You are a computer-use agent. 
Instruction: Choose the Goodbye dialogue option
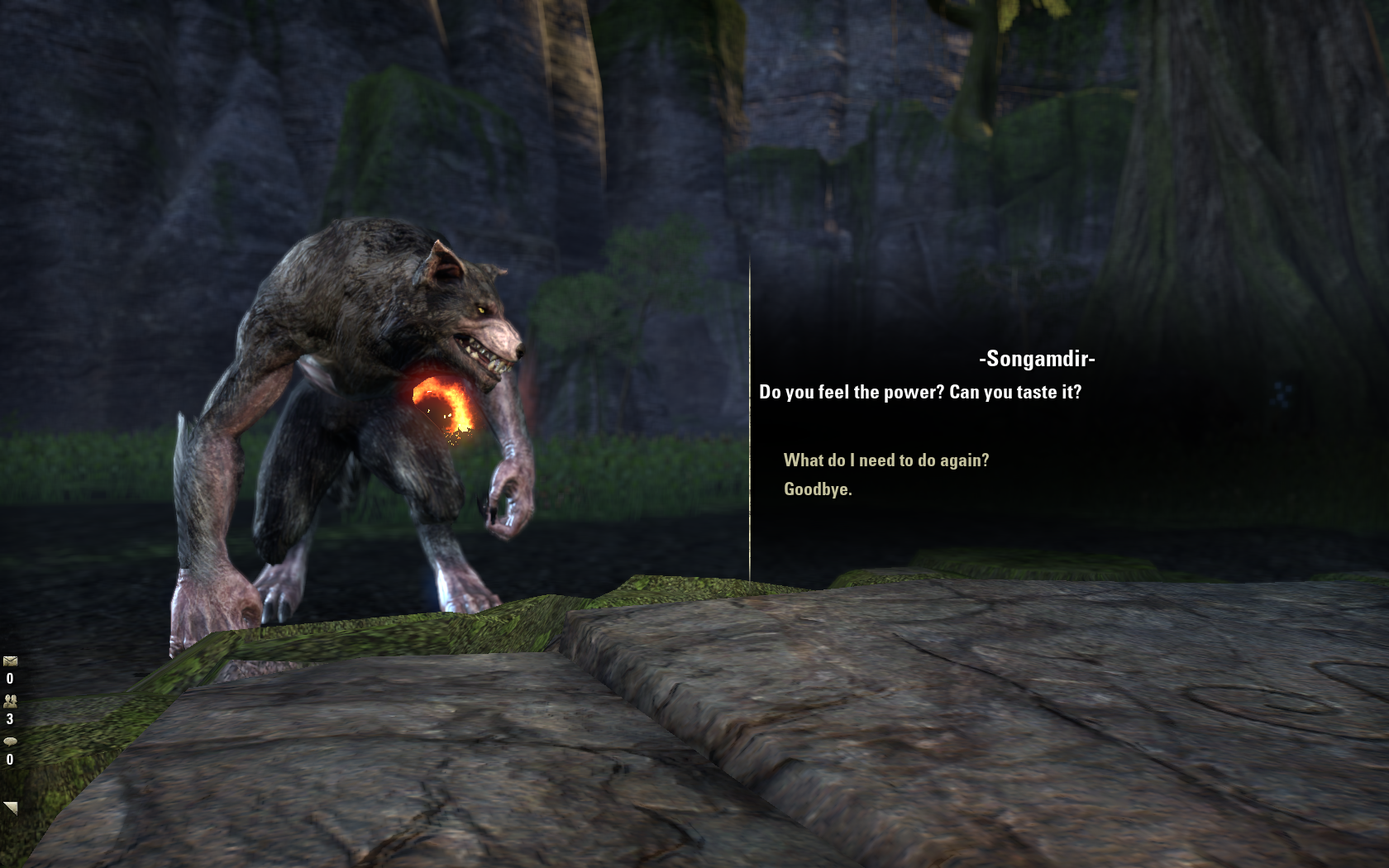point(817,489)
